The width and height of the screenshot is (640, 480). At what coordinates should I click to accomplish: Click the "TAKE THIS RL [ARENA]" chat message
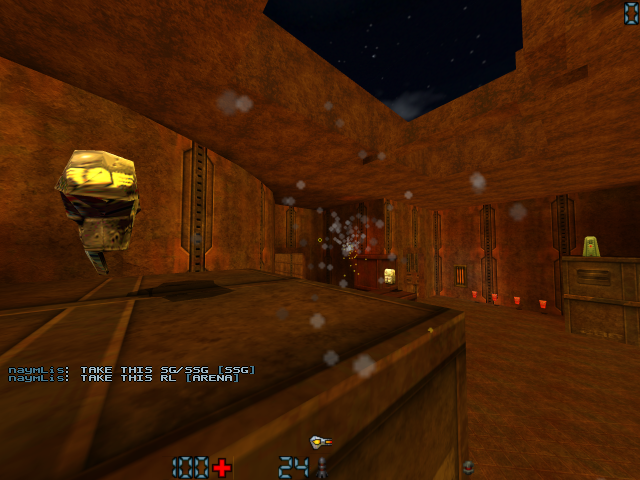click(x=124, y=378)
